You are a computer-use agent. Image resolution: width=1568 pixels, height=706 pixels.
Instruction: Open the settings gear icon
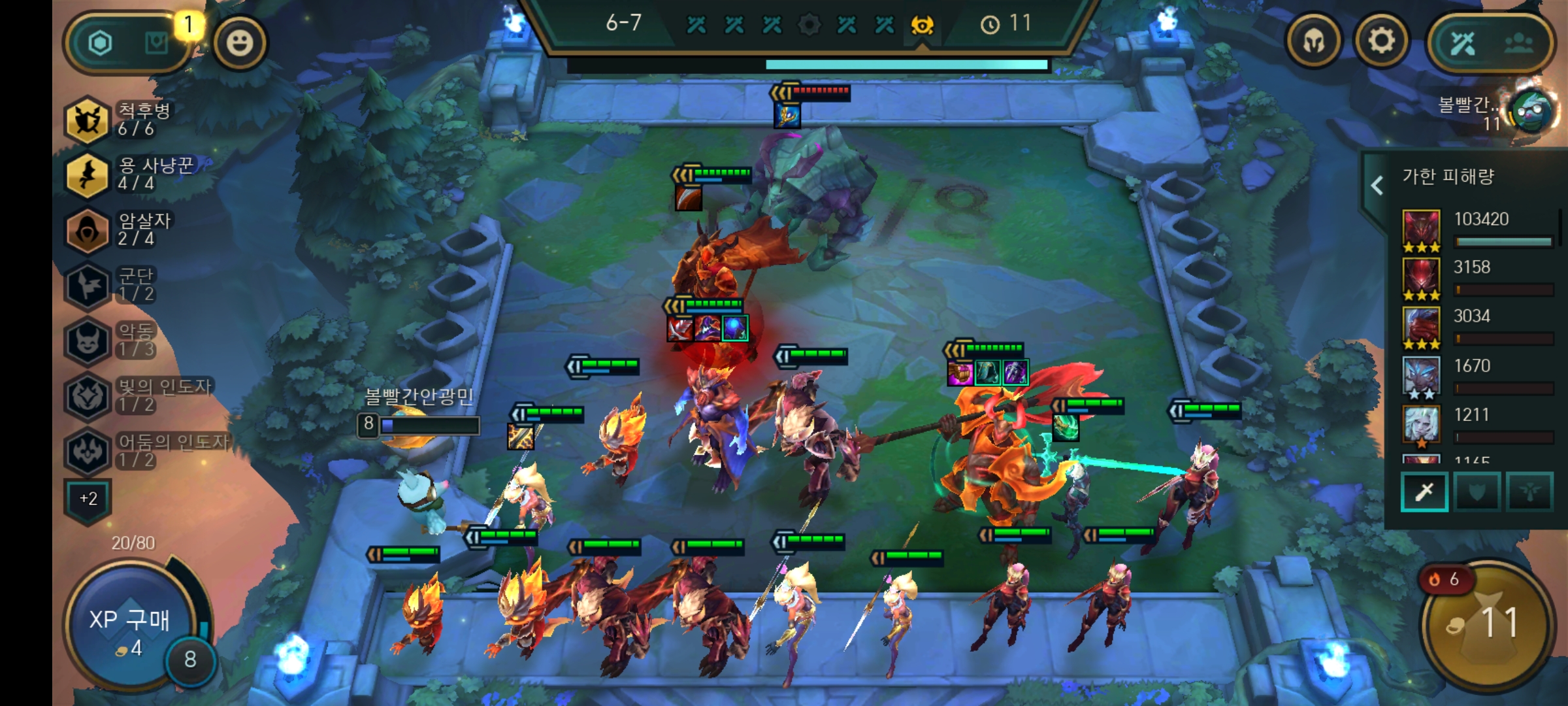pyautogui.click(x=1380, y=42)
